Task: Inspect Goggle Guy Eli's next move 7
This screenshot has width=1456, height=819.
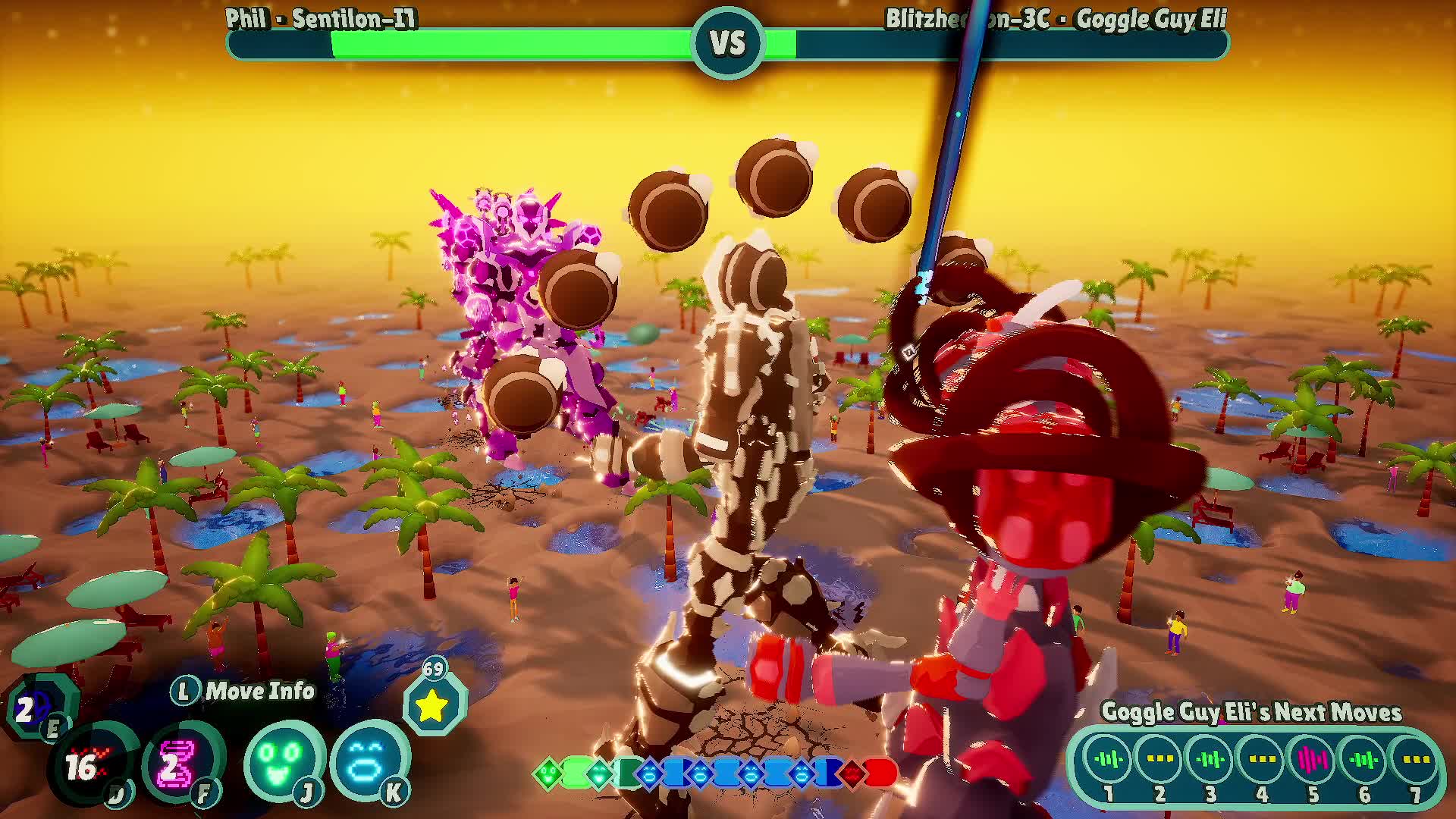Action: click(x=1415, y=759)
